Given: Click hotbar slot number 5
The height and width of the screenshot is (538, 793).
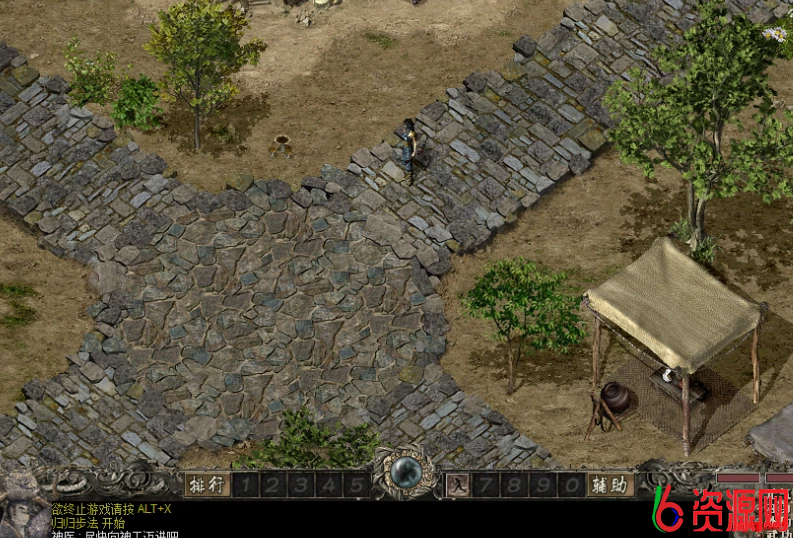Looking at the screenshot, I should click(357, 485).
